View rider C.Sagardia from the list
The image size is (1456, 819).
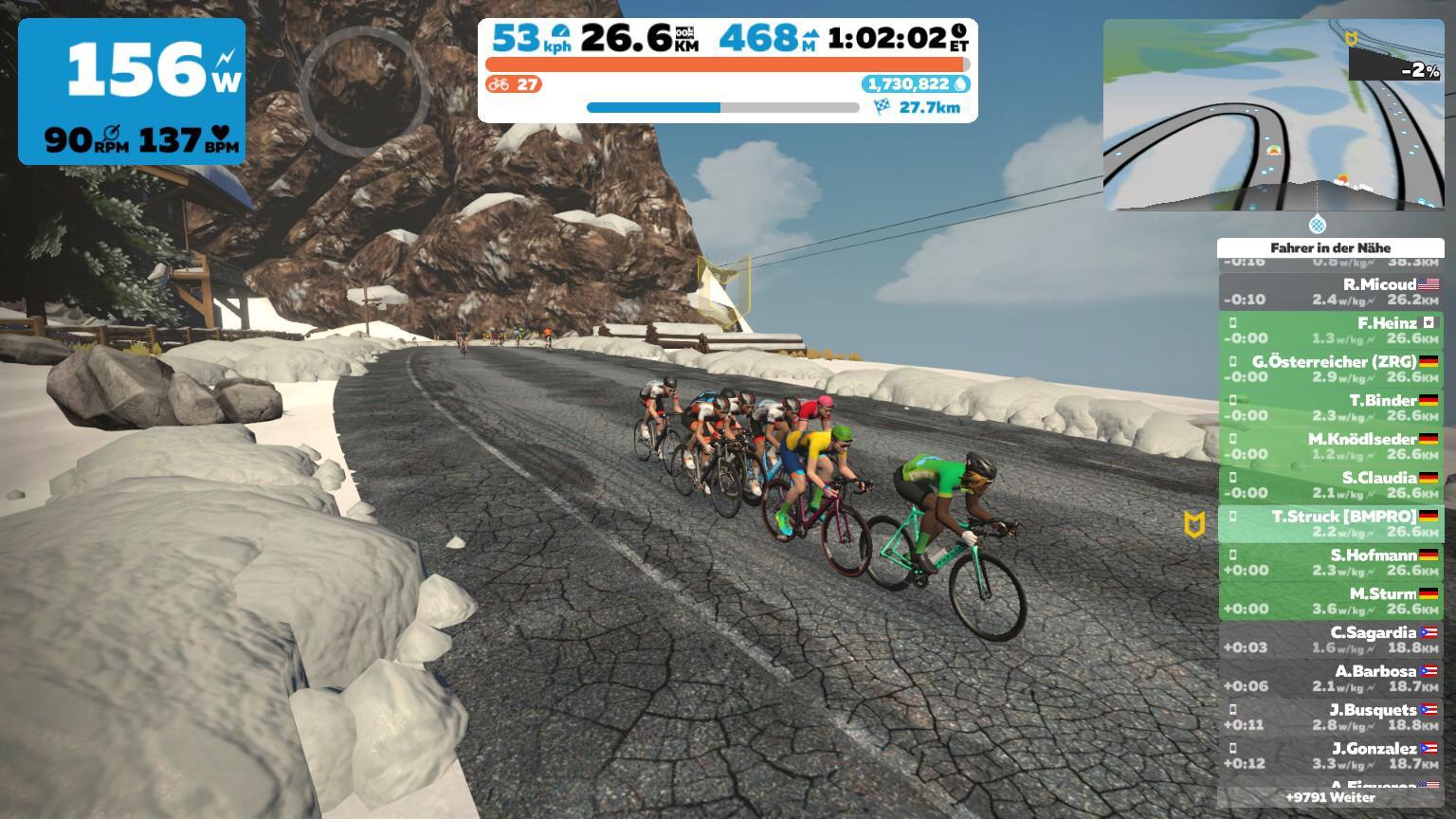1330,640
